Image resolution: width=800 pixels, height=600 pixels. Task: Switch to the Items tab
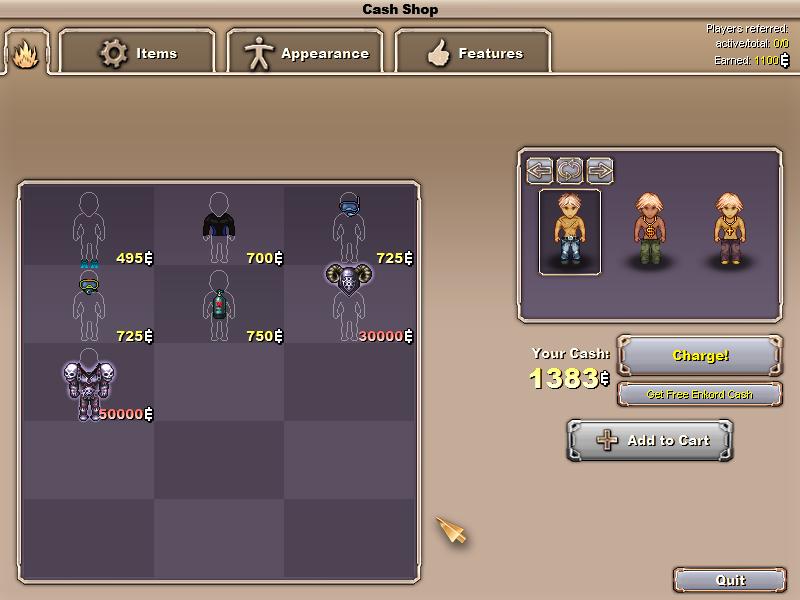pyautogui.click(x=138, y=53)
